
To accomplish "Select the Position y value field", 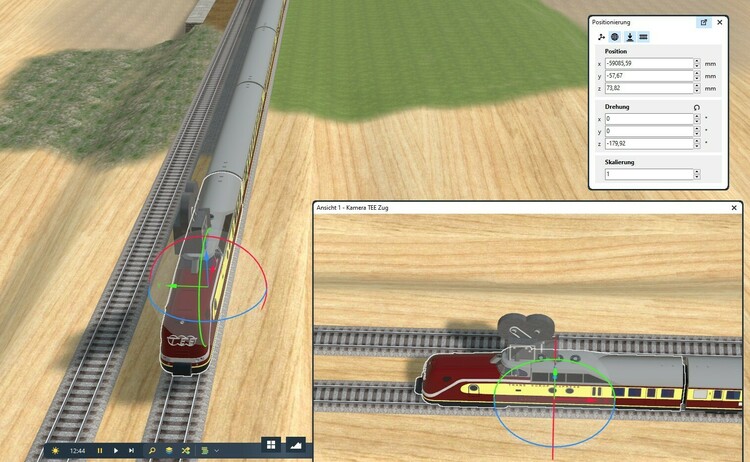I will click(649, 75).
